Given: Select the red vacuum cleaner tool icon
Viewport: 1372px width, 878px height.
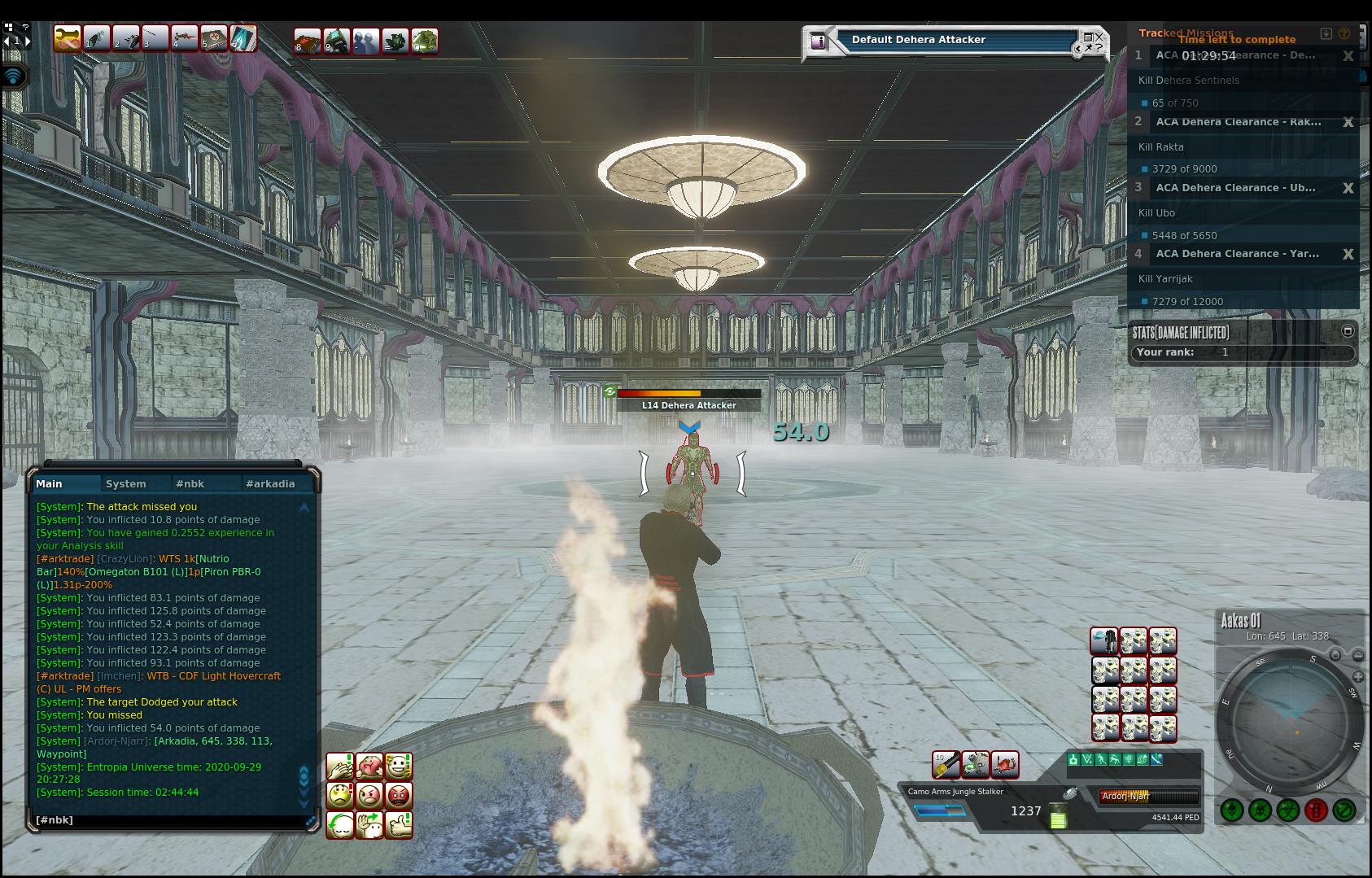Looking at the screenshot, I should coord(1005,764).
